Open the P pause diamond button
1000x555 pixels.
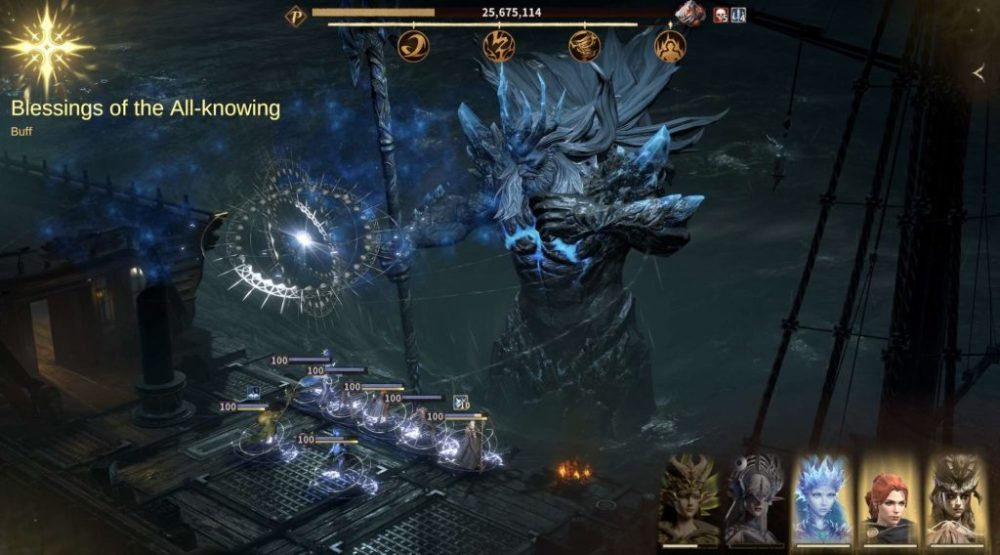coord(296,15)
